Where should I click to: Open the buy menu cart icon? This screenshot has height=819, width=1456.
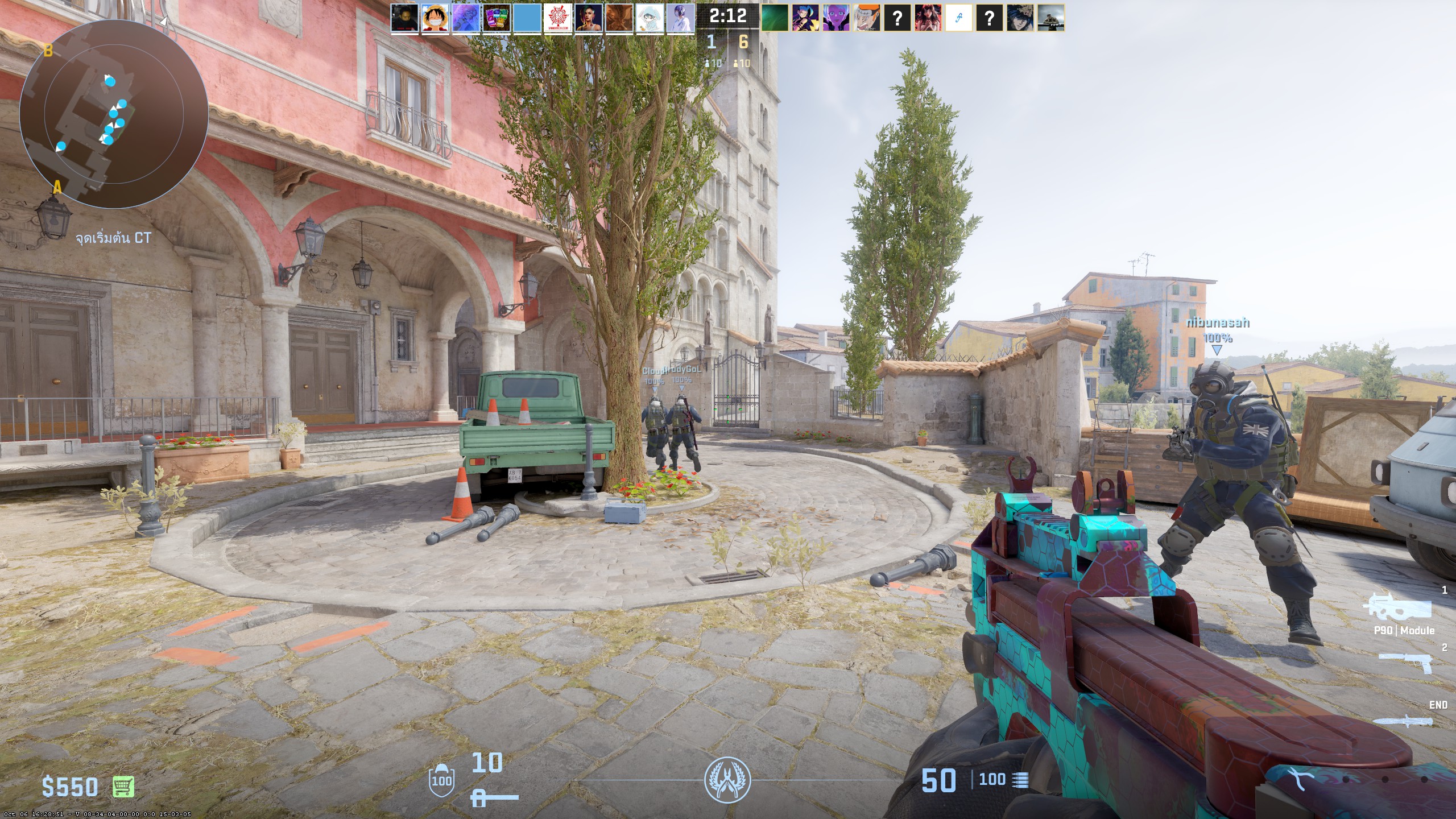[x=123, y=787]
